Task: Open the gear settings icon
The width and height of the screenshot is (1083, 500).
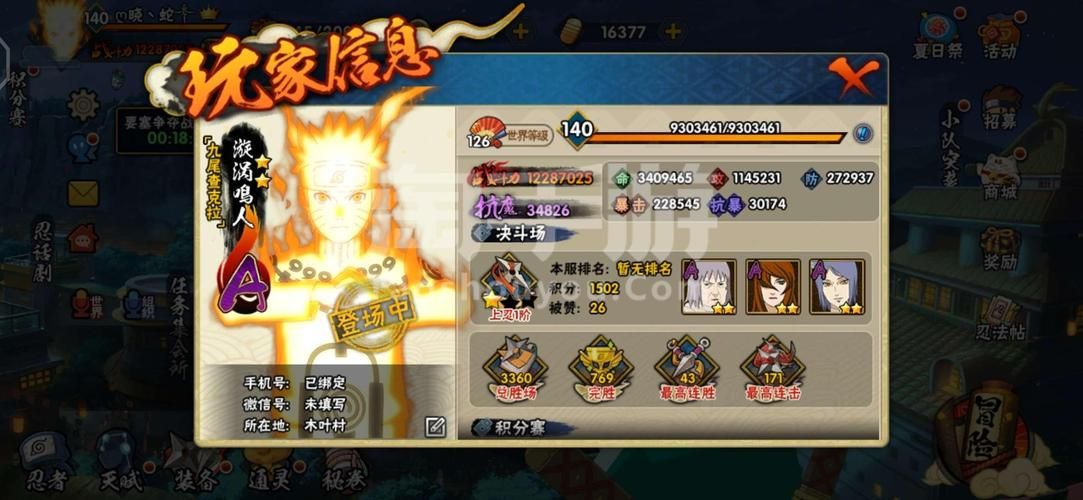Action: pos(83,104)
